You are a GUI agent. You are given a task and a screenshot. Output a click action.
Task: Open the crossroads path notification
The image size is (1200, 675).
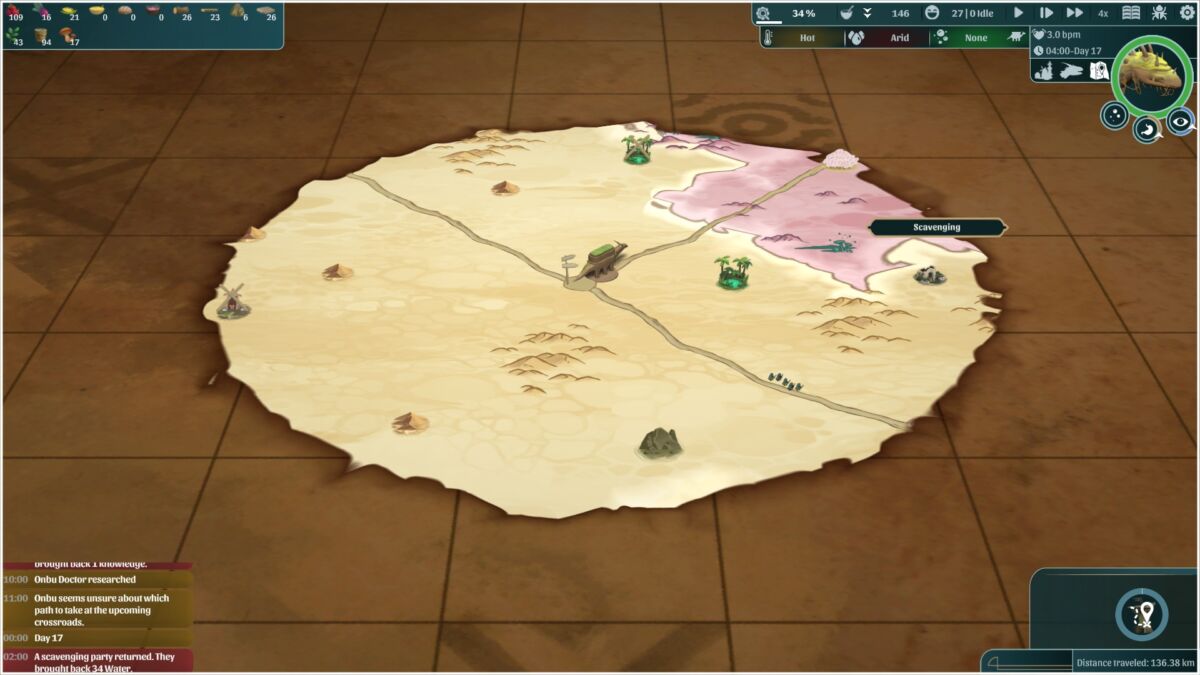click(97, 610)
